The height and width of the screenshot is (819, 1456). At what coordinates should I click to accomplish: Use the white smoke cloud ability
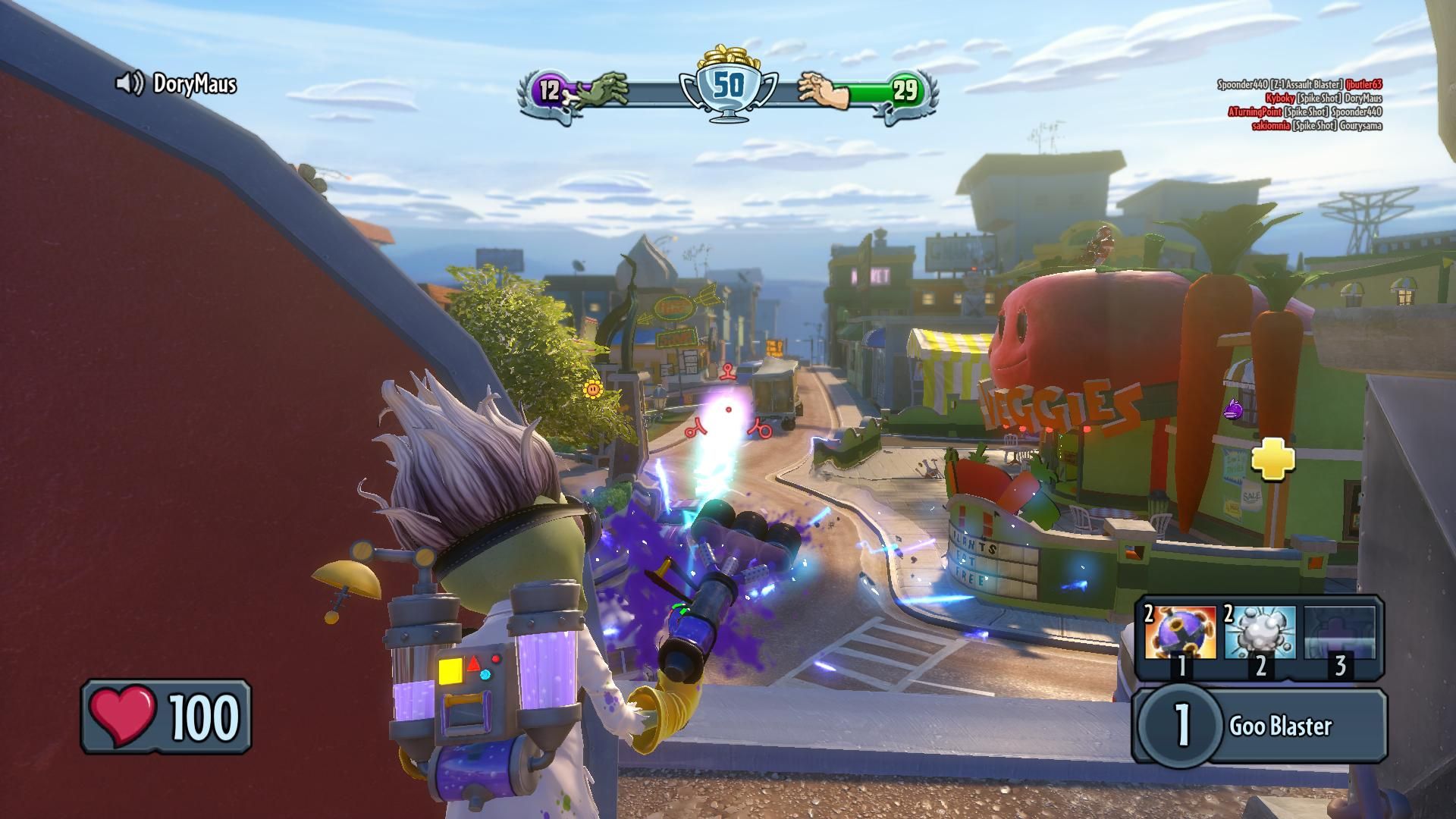pos(1260,633)
